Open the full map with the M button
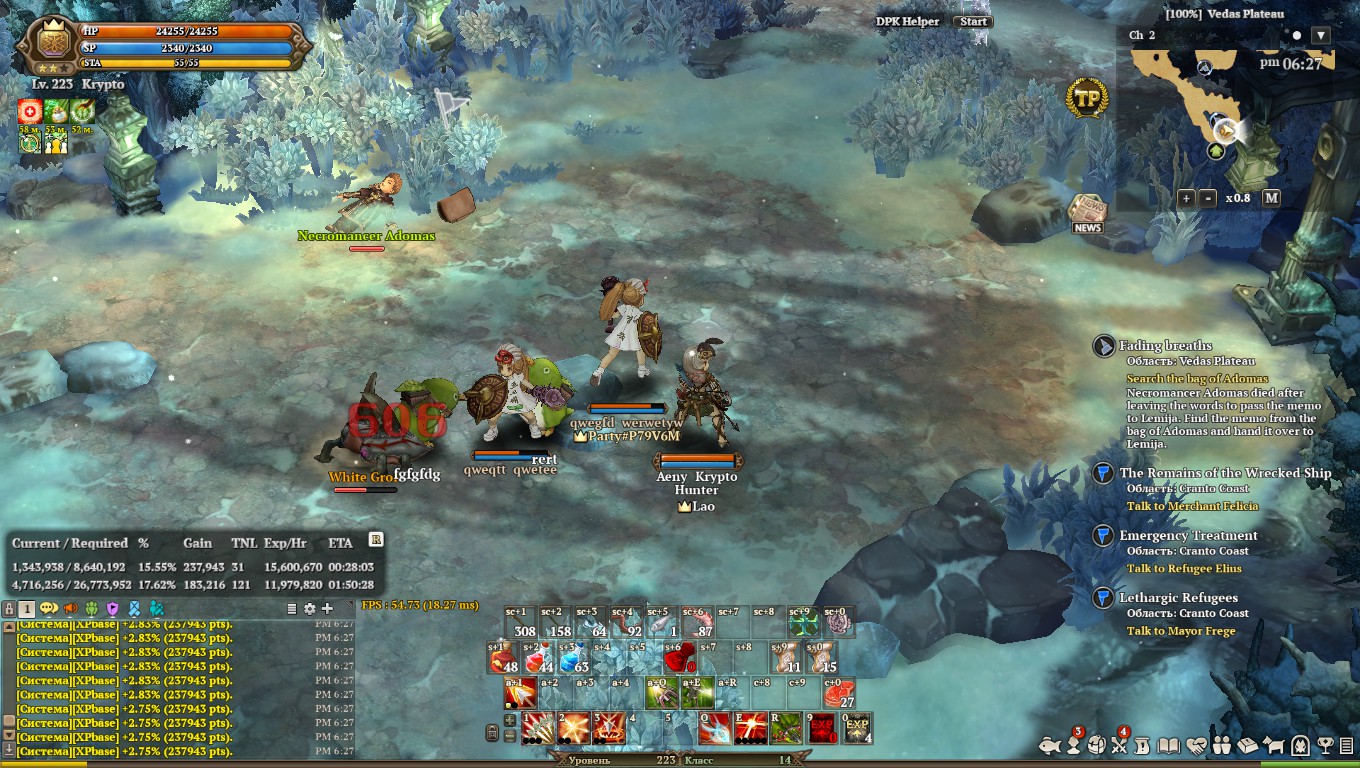The height and width of the screenshot is (768, 1360). [1271, 198]
